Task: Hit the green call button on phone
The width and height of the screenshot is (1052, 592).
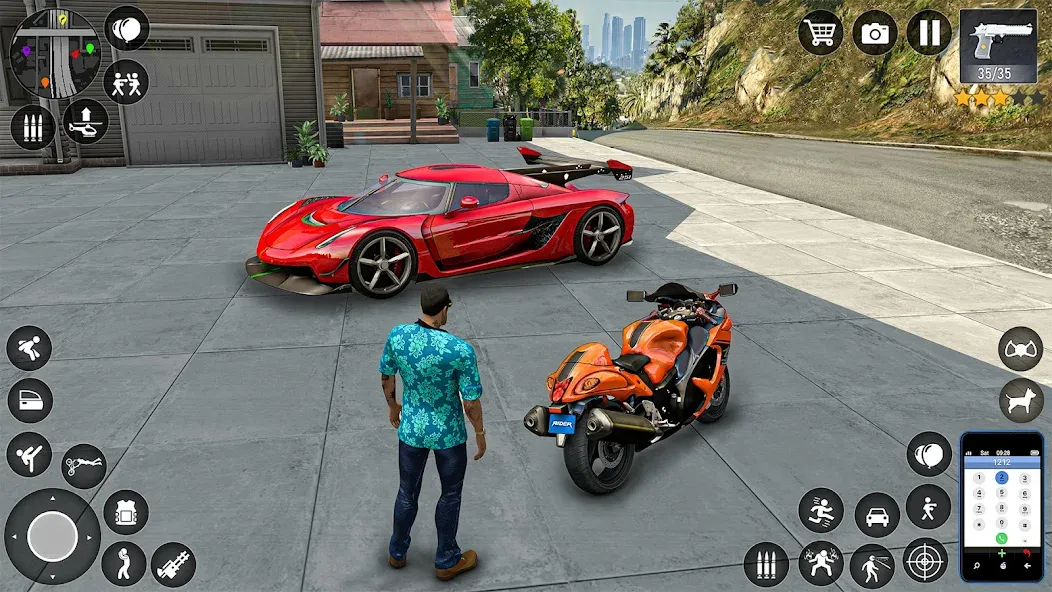Action: 1001,538
